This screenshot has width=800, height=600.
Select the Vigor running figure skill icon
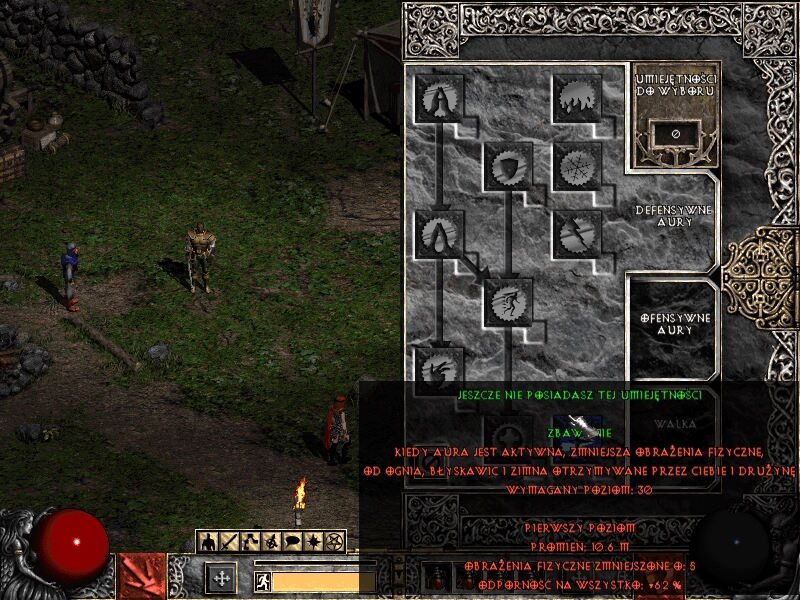tap(508, 303)
